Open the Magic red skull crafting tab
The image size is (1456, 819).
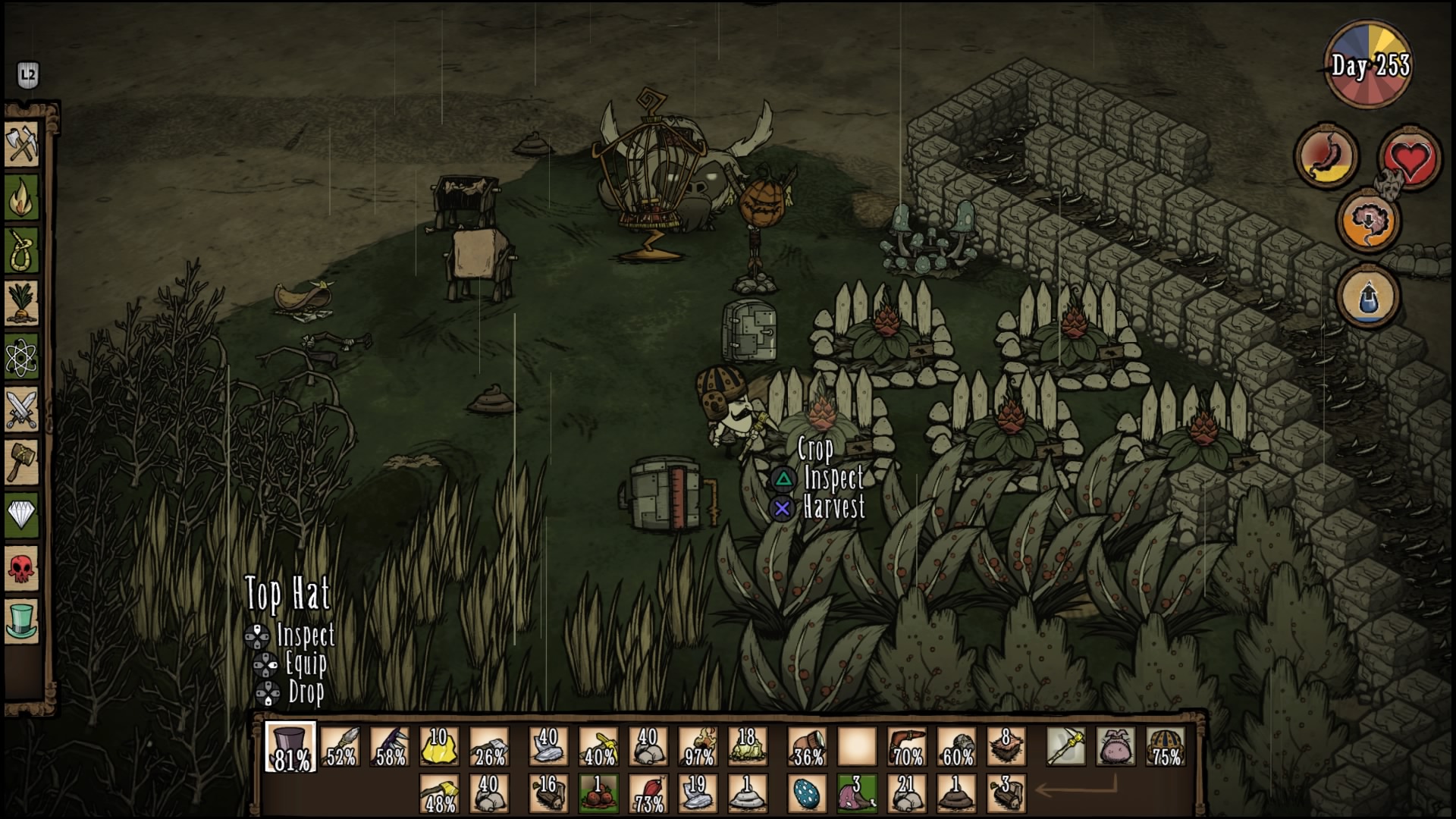22,569
